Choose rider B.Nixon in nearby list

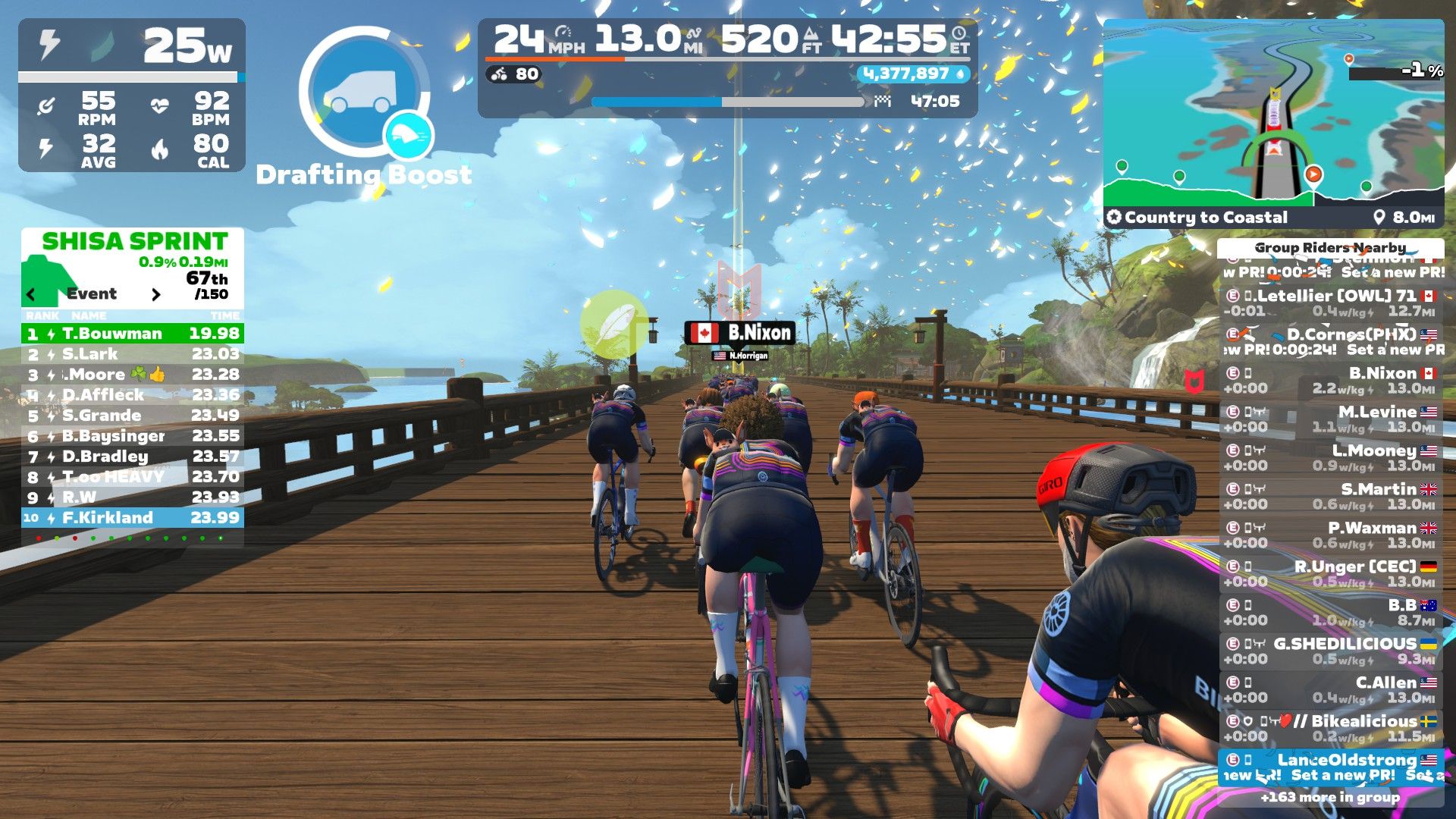(1331, 381)
